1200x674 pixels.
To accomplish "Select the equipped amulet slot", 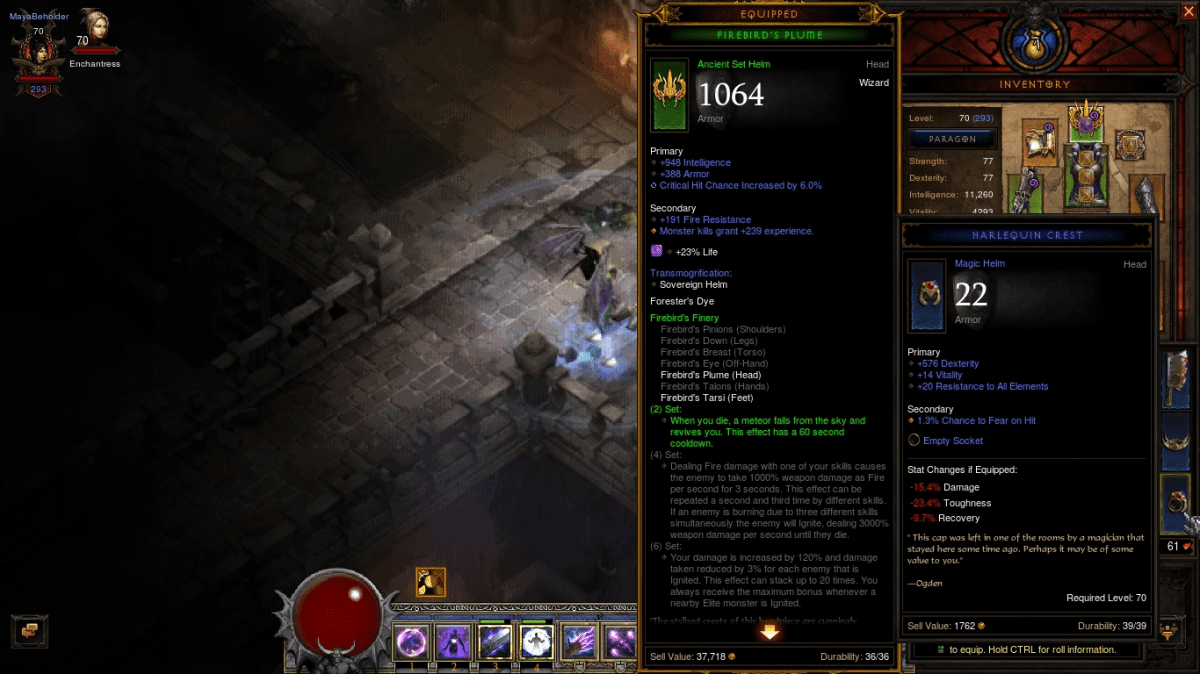I will (x=1130, y=145).
